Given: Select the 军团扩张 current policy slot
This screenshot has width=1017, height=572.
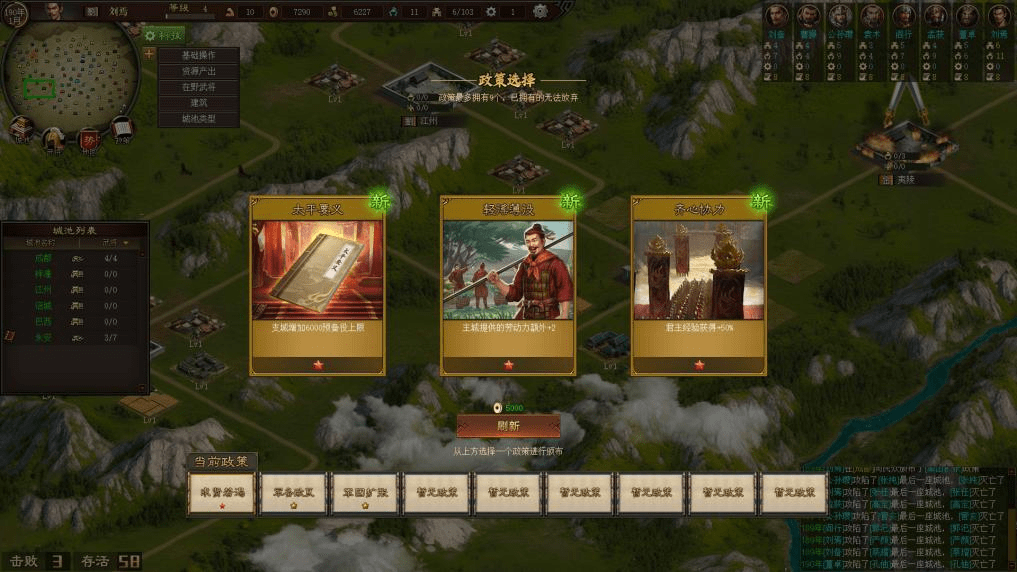Looking at the screenshot, I should coord(365,494).
